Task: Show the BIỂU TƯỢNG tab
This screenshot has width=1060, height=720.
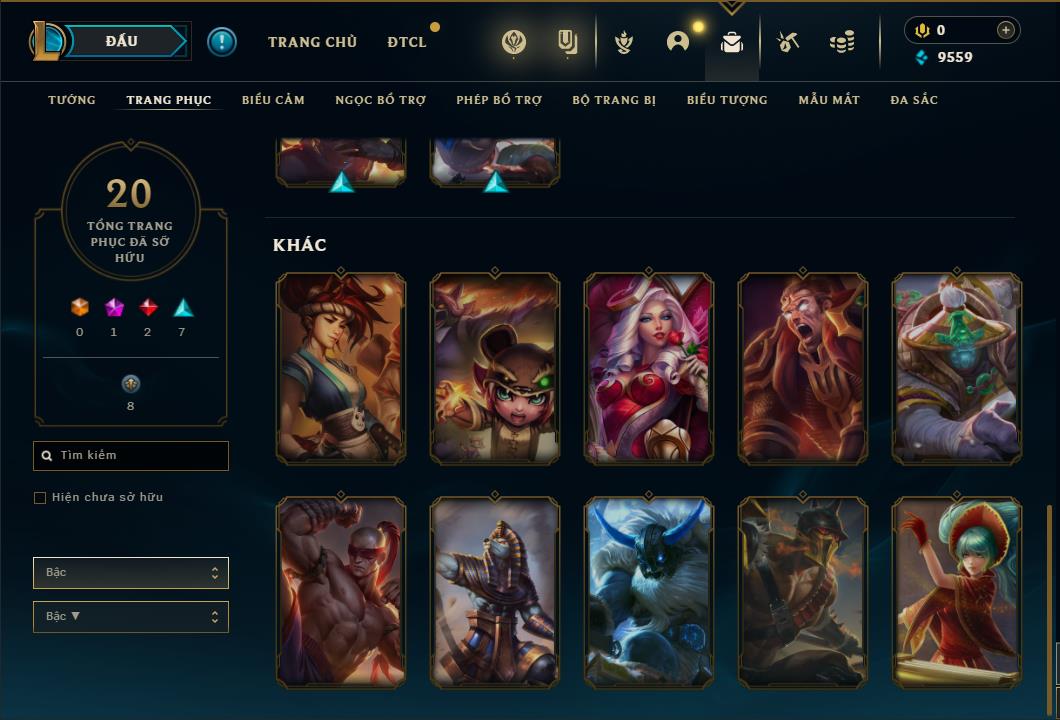Action: [727, 100]
